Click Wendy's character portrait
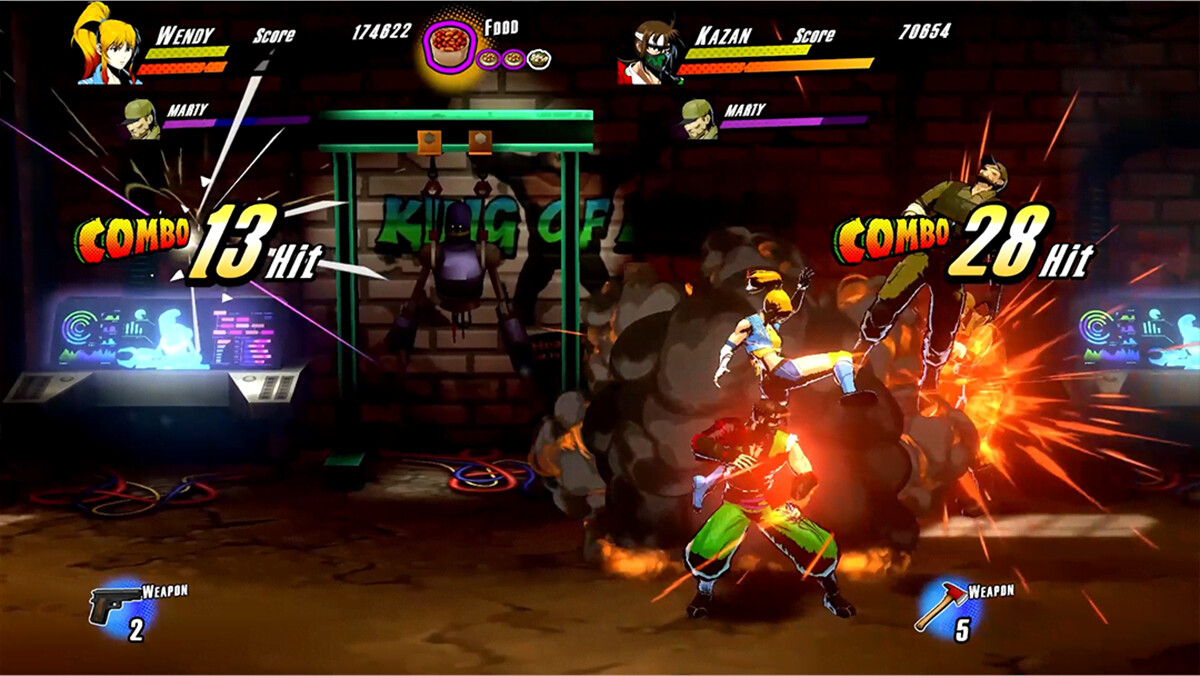This screenshot has width=1200, height=676. coord(102,45)
